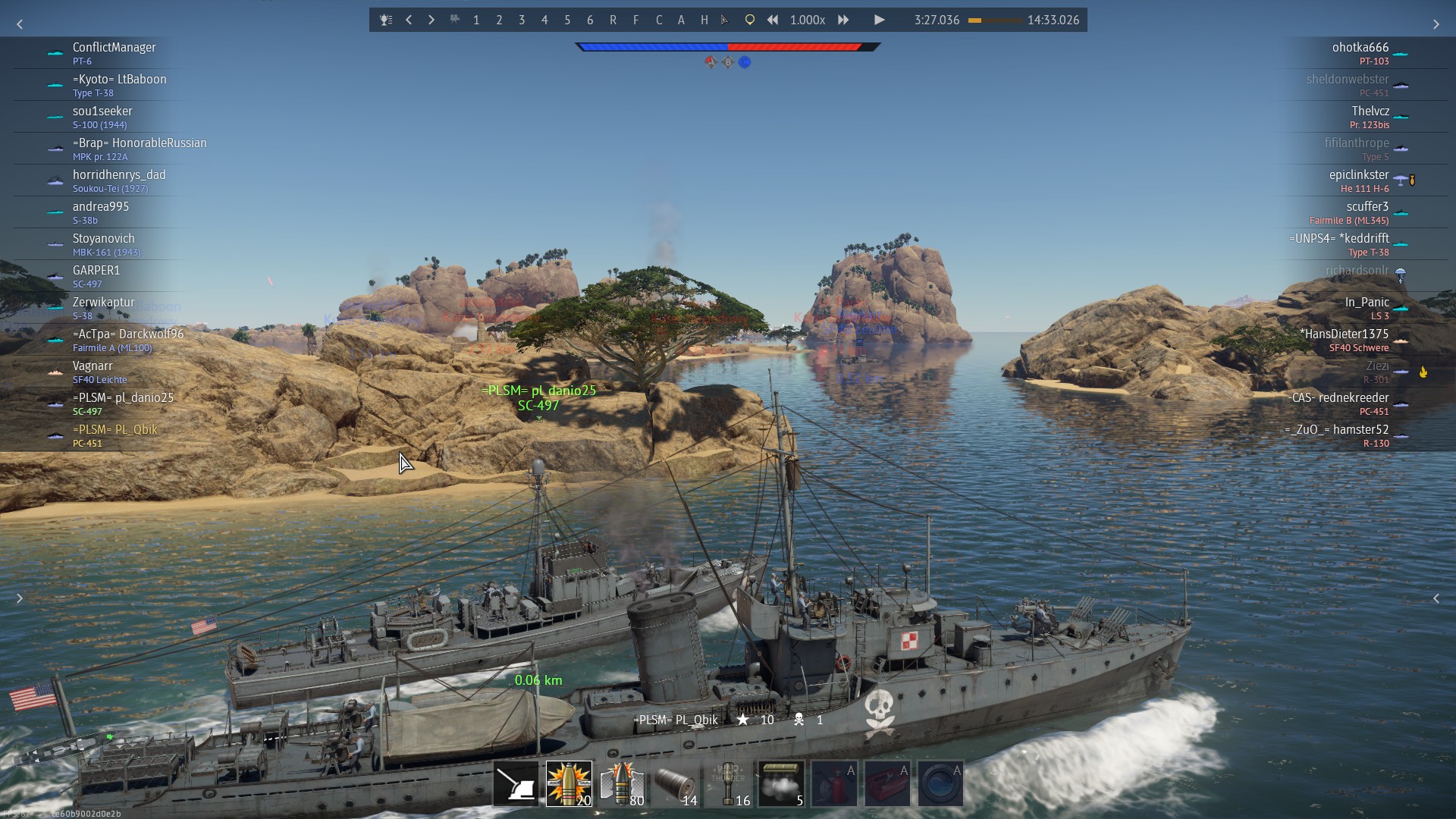Fast-forward the replay speed

(x=843, y=20)
